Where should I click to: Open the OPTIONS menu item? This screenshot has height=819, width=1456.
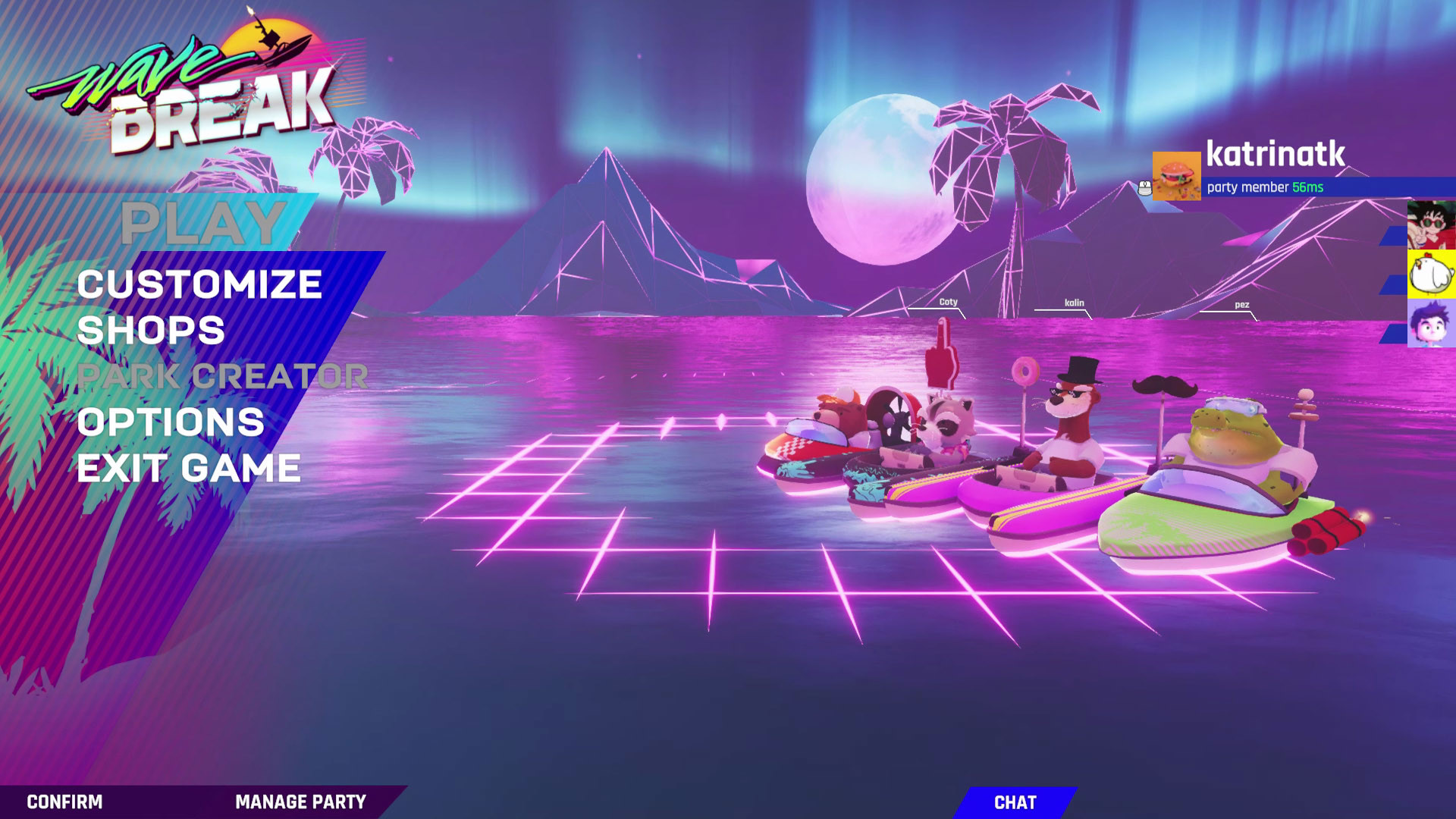pyautogui.click(x=171, y=420)
